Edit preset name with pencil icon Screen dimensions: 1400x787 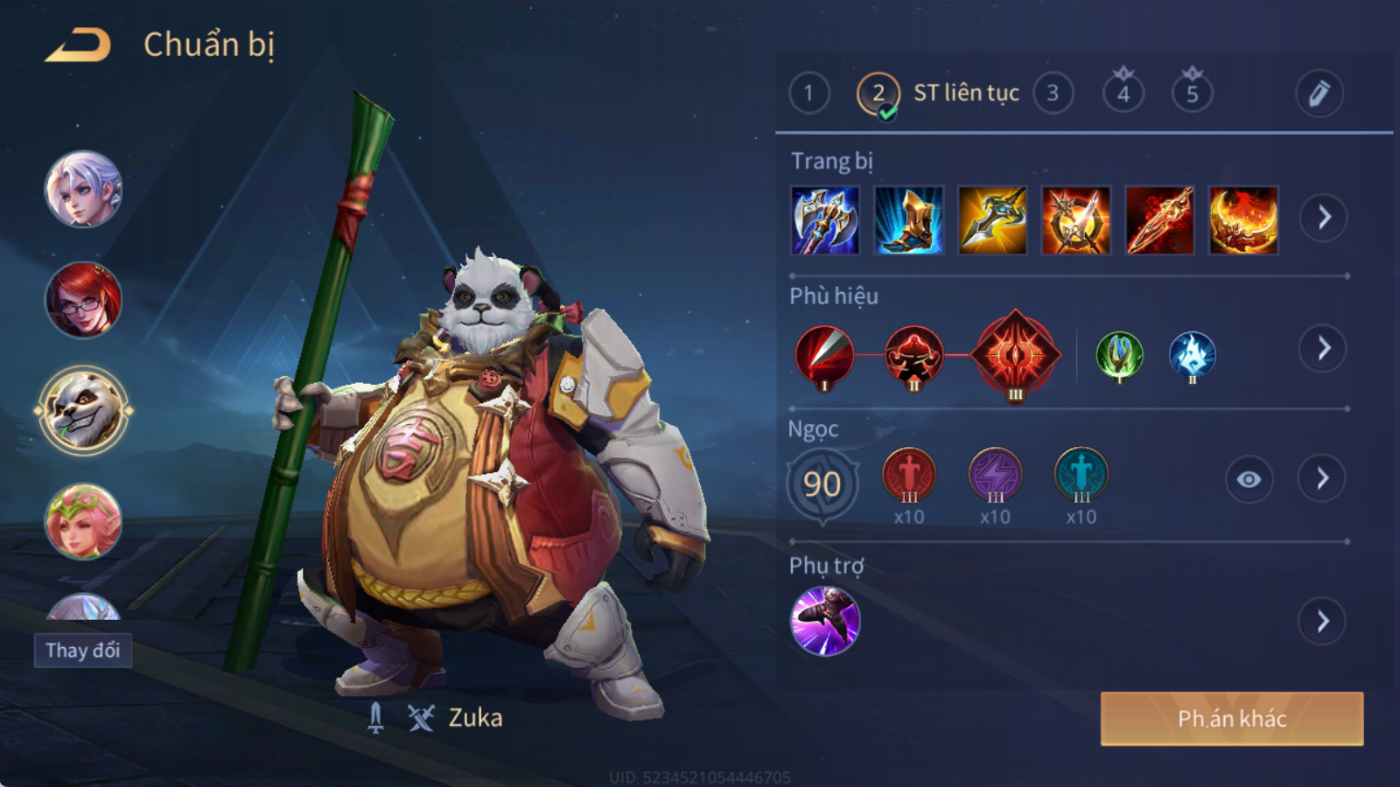coord(1319,94)
